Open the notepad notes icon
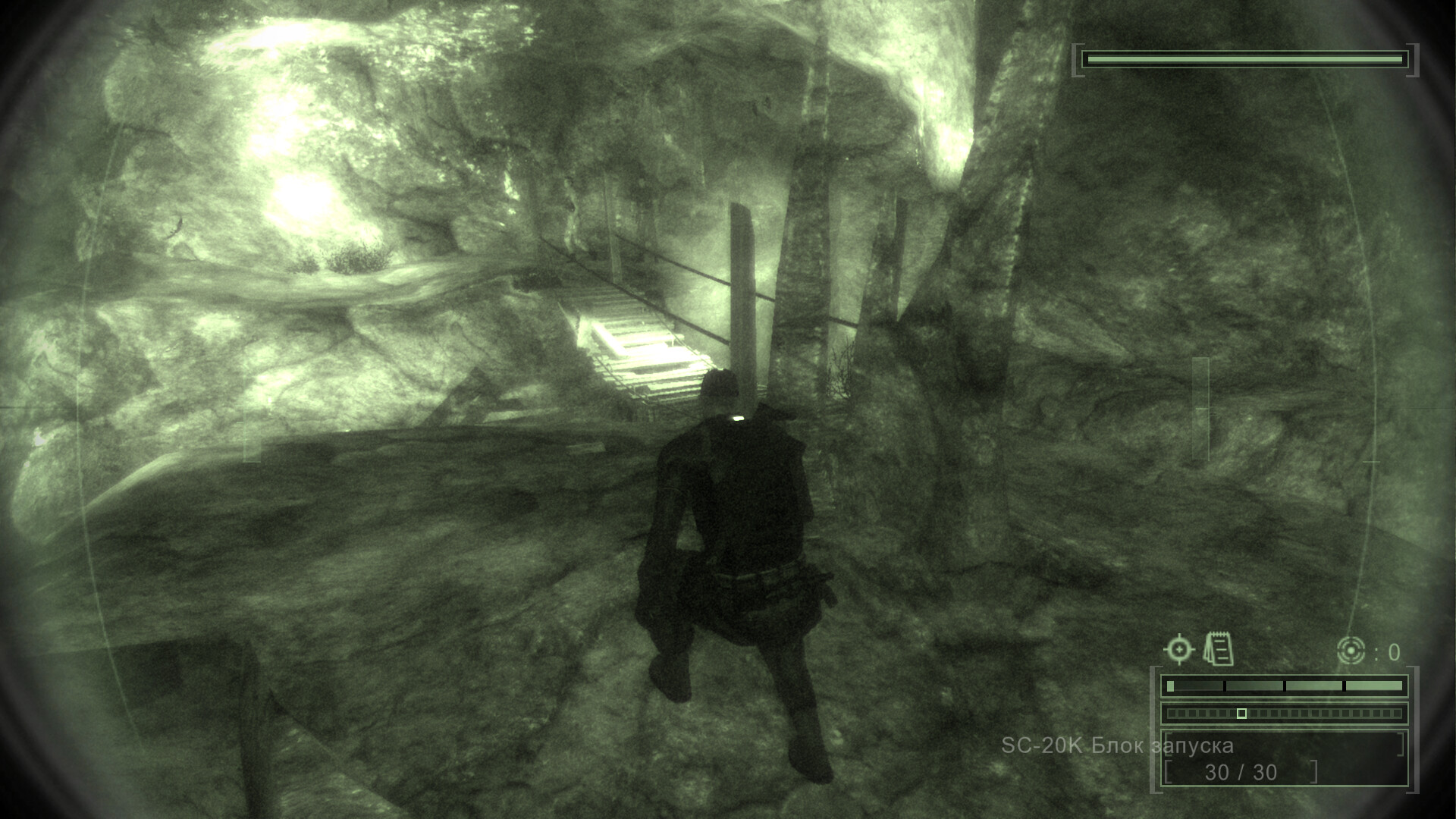 1219,650
